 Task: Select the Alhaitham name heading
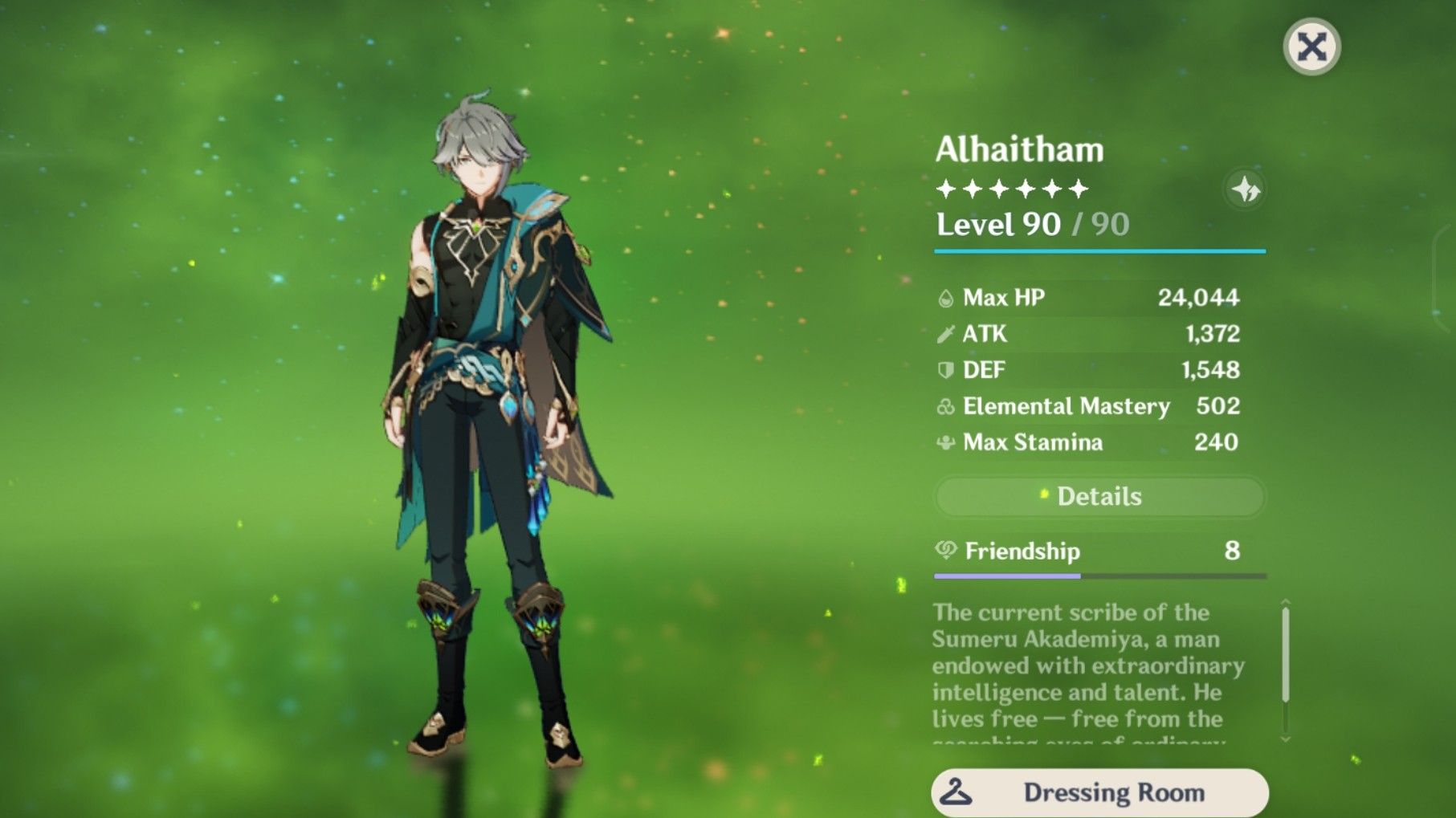(x=1021, y=149)
